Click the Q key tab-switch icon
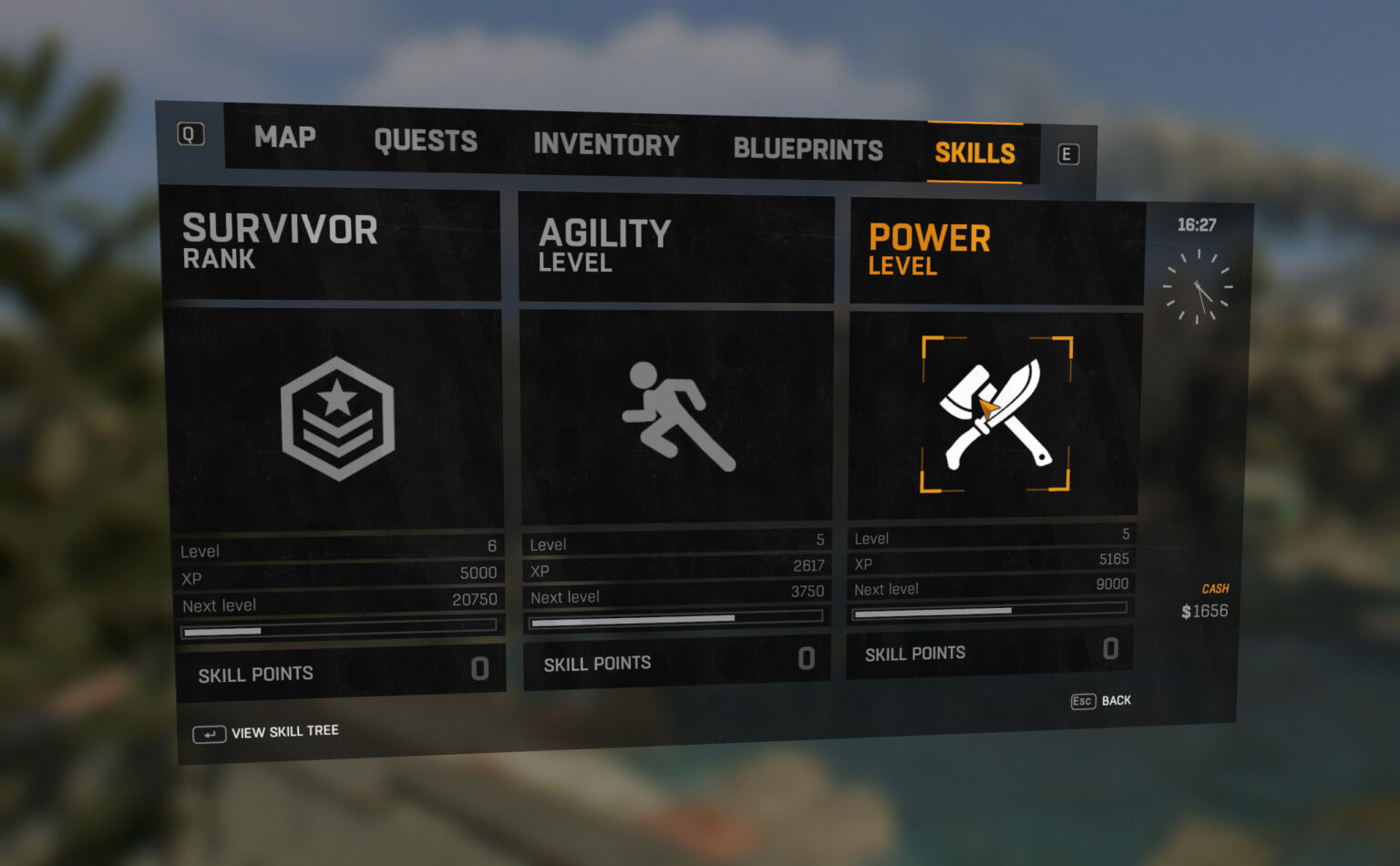Viewport: 1400px width, 866px height. (190, 133)
